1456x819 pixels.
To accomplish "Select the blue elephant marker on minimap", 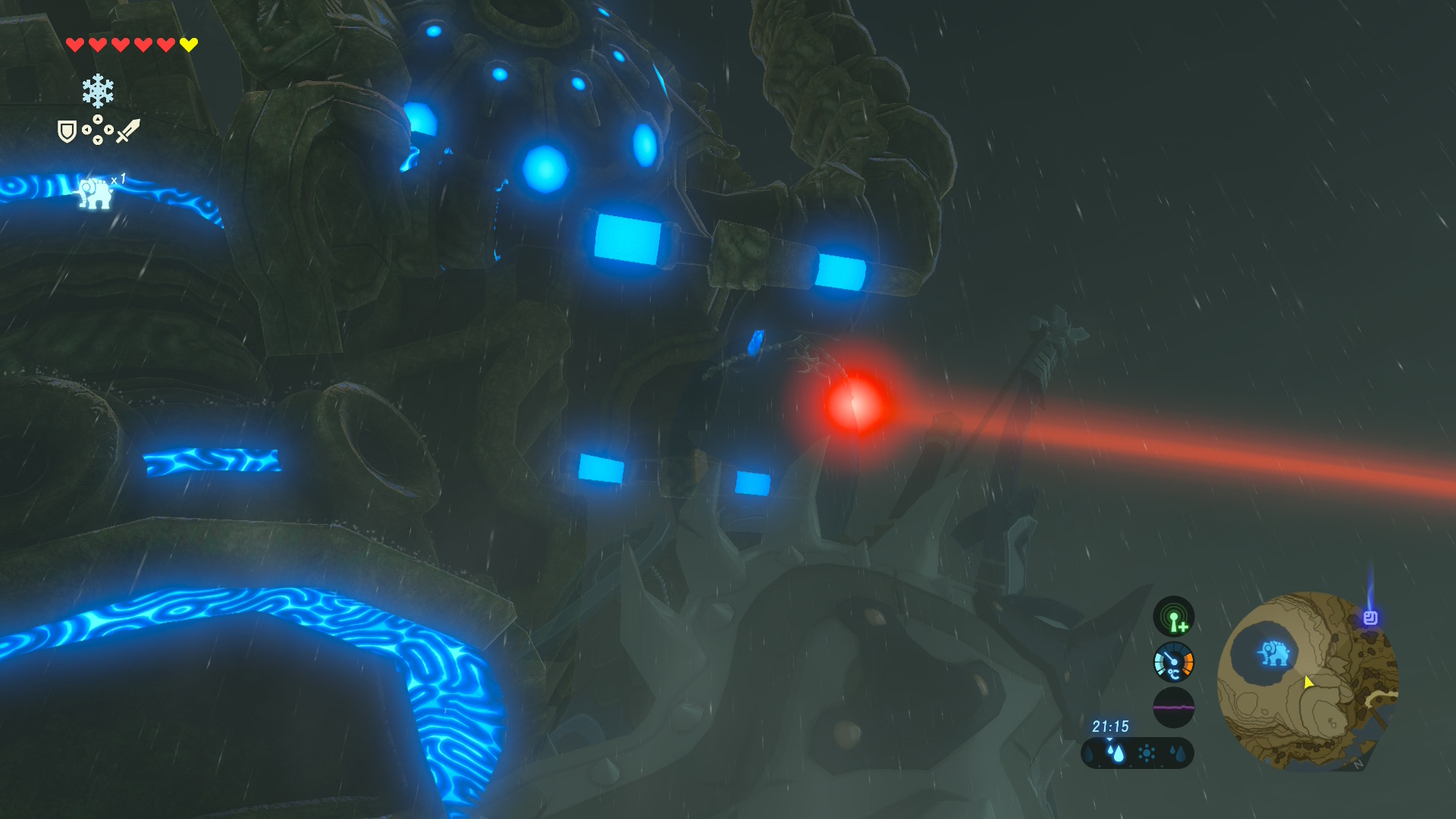I will [x=1274, y=653].
